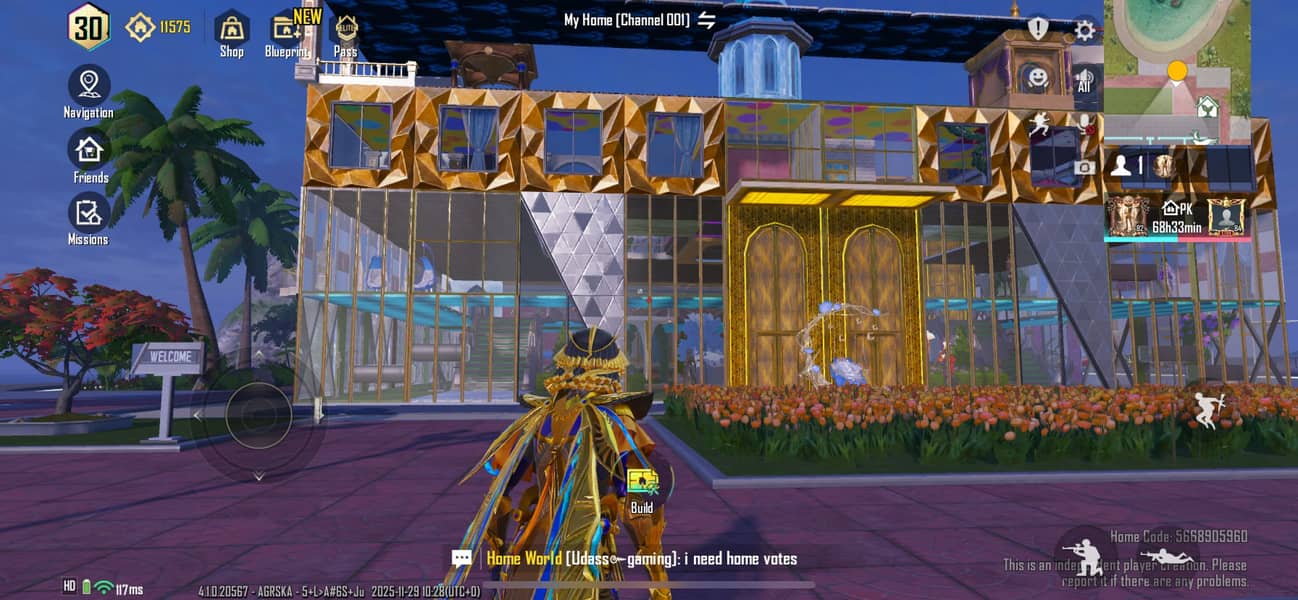Image resolution: width=1298 pixels, height=600 pixels.
Task: Toggle the microphone
Action: pos(1084,123)
